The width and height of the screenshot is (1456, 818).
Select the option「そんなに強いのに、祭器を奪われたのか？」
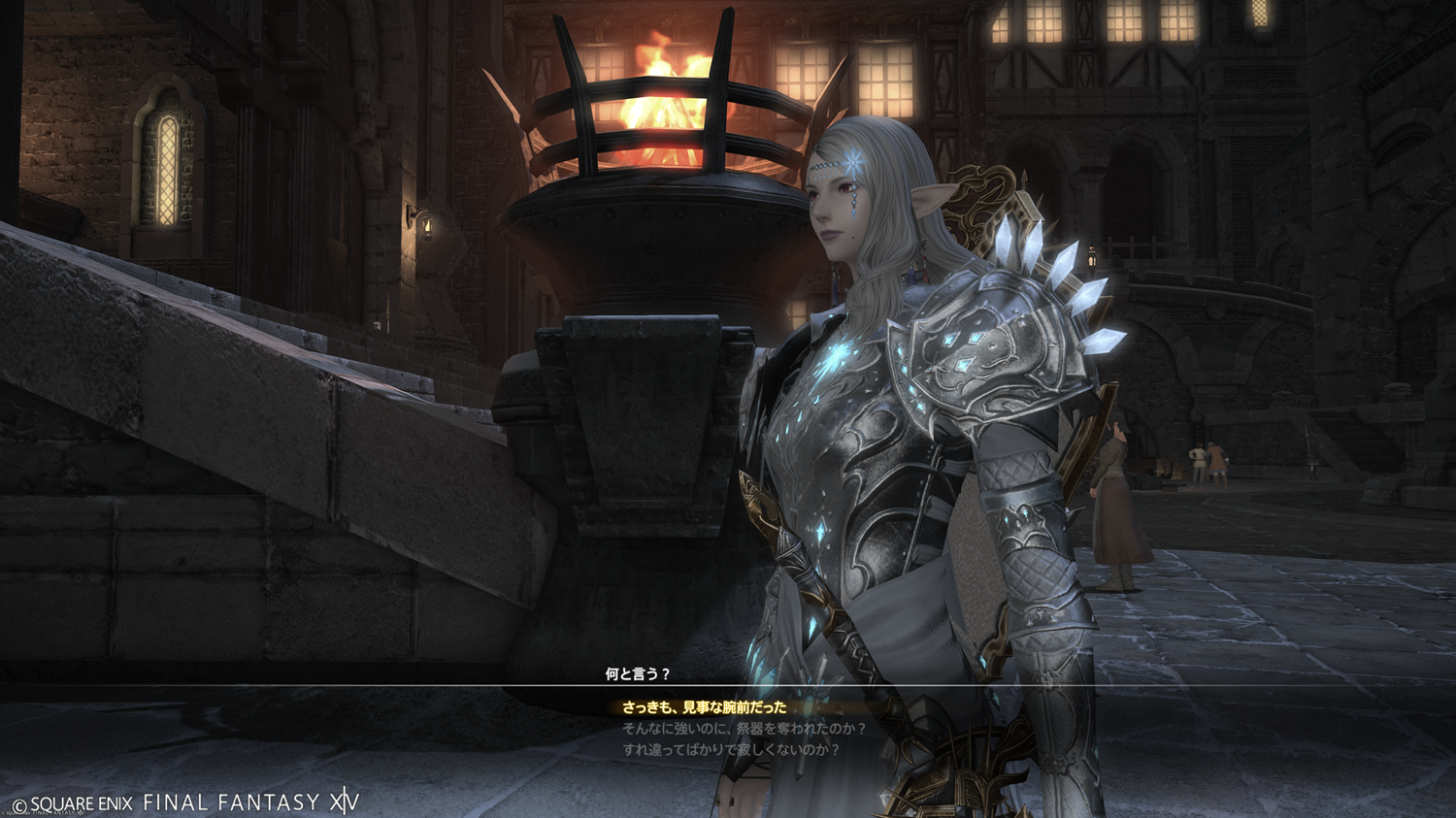point(744,729)
